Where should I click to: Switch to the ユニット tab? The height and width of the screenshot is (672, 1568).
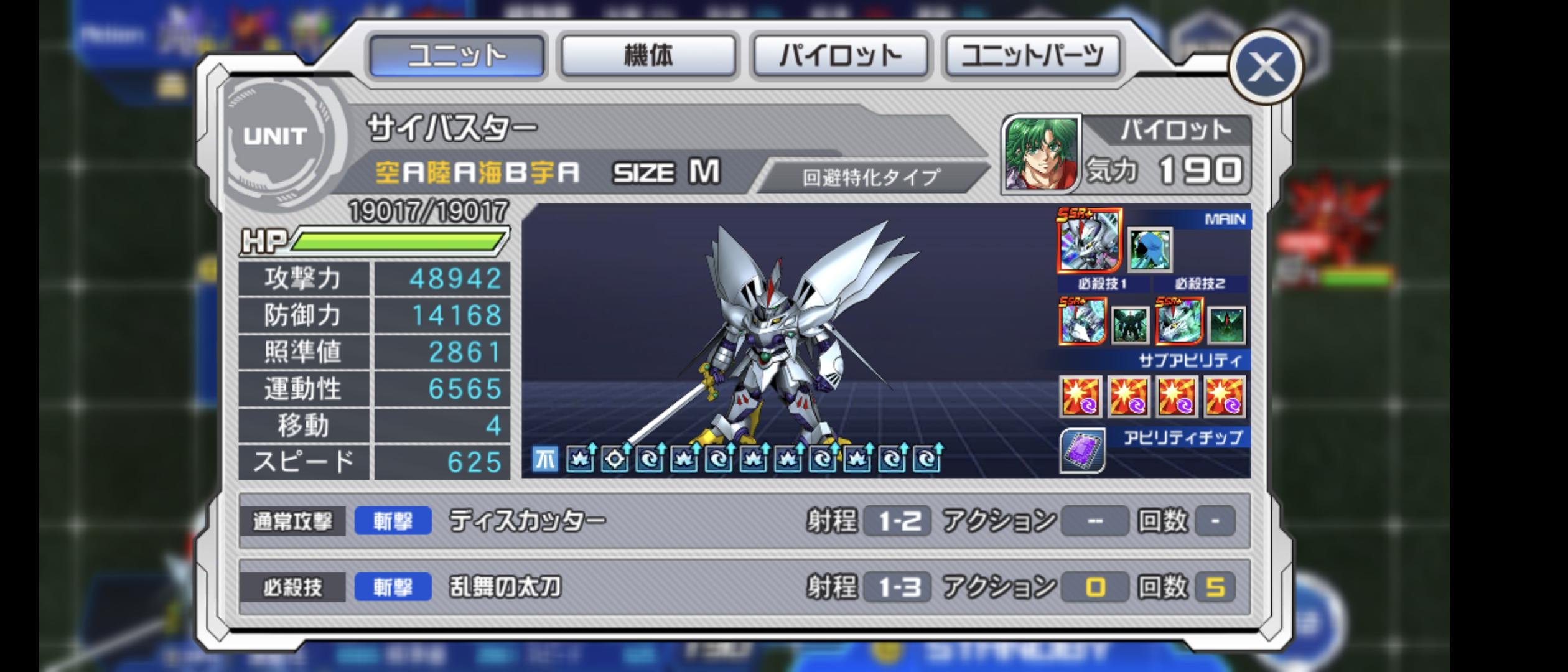[x=457, y=56]
